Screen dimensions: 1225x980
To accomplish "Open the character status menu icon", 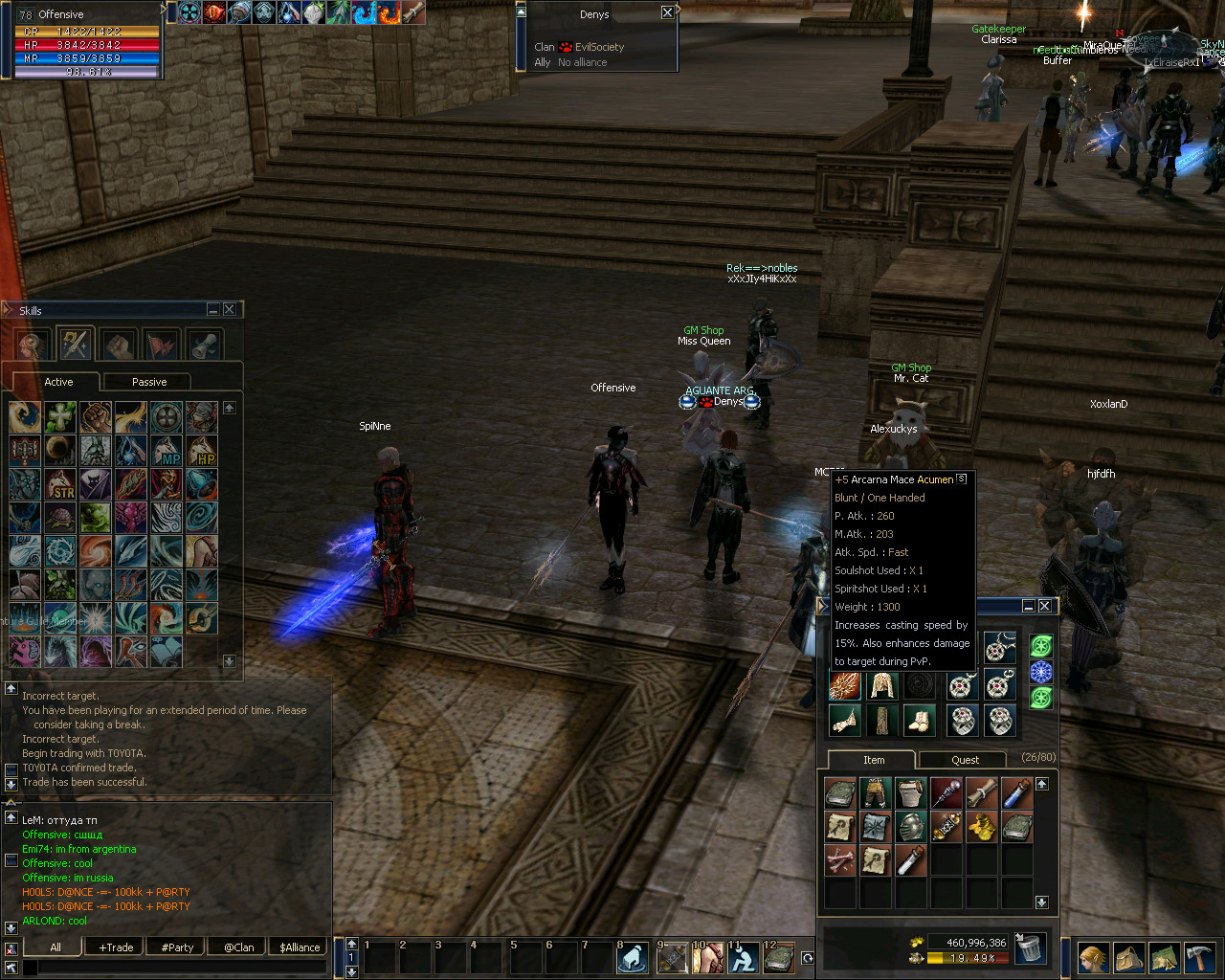I will [1092, 957].
